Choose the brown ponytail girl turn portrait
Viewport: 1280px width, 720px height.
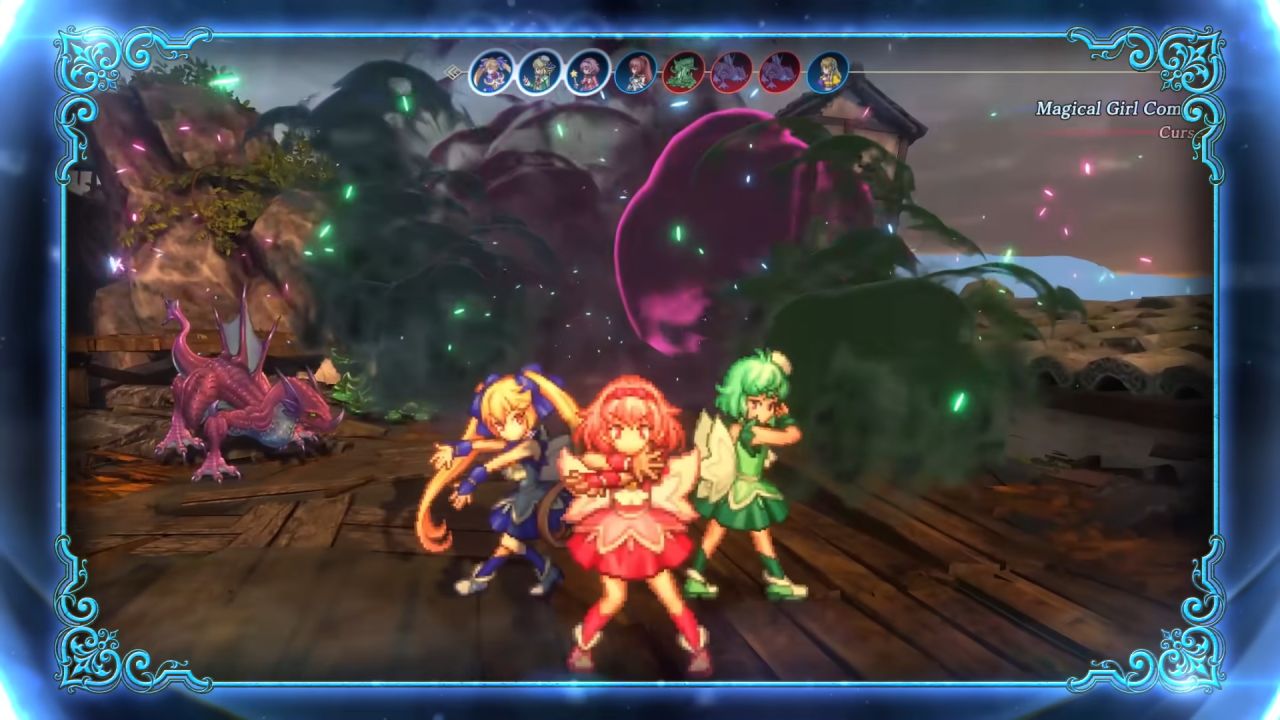636,72
